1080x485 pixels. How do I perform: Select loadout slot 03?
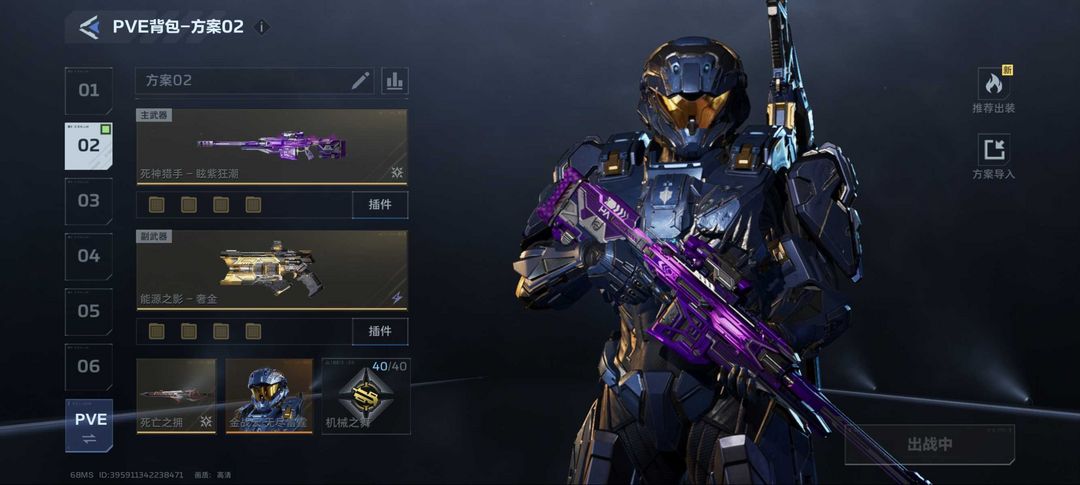[89, 201]
